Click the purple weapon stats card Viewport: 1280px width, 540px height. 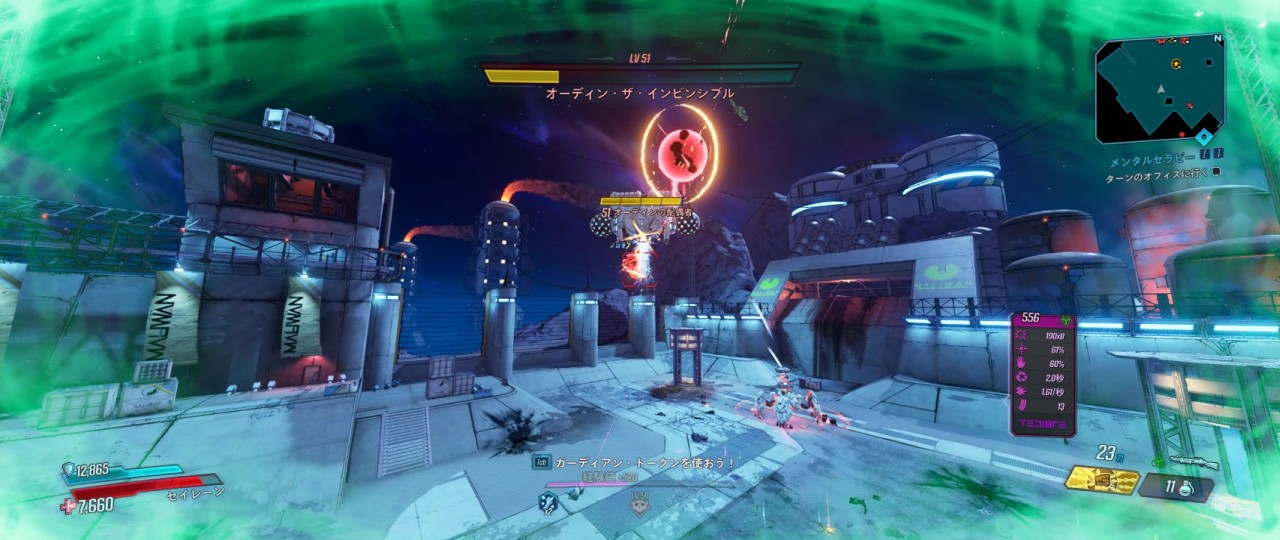1044,374
